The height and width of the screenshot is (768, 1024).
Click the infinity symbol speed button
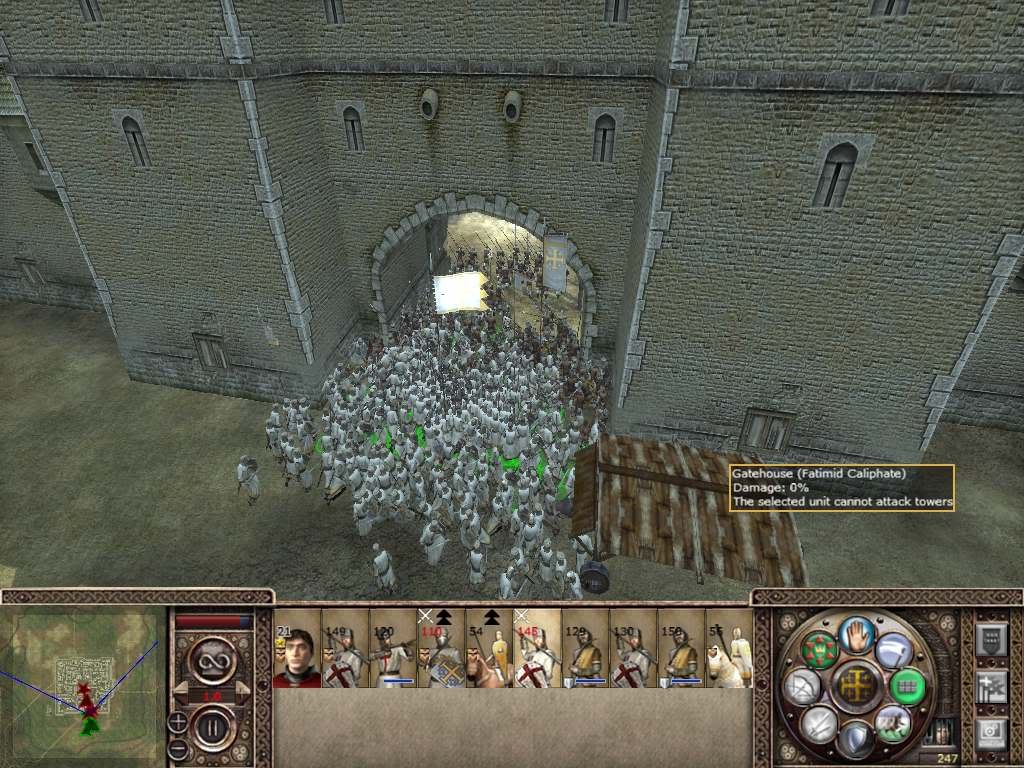coord(213,661)
